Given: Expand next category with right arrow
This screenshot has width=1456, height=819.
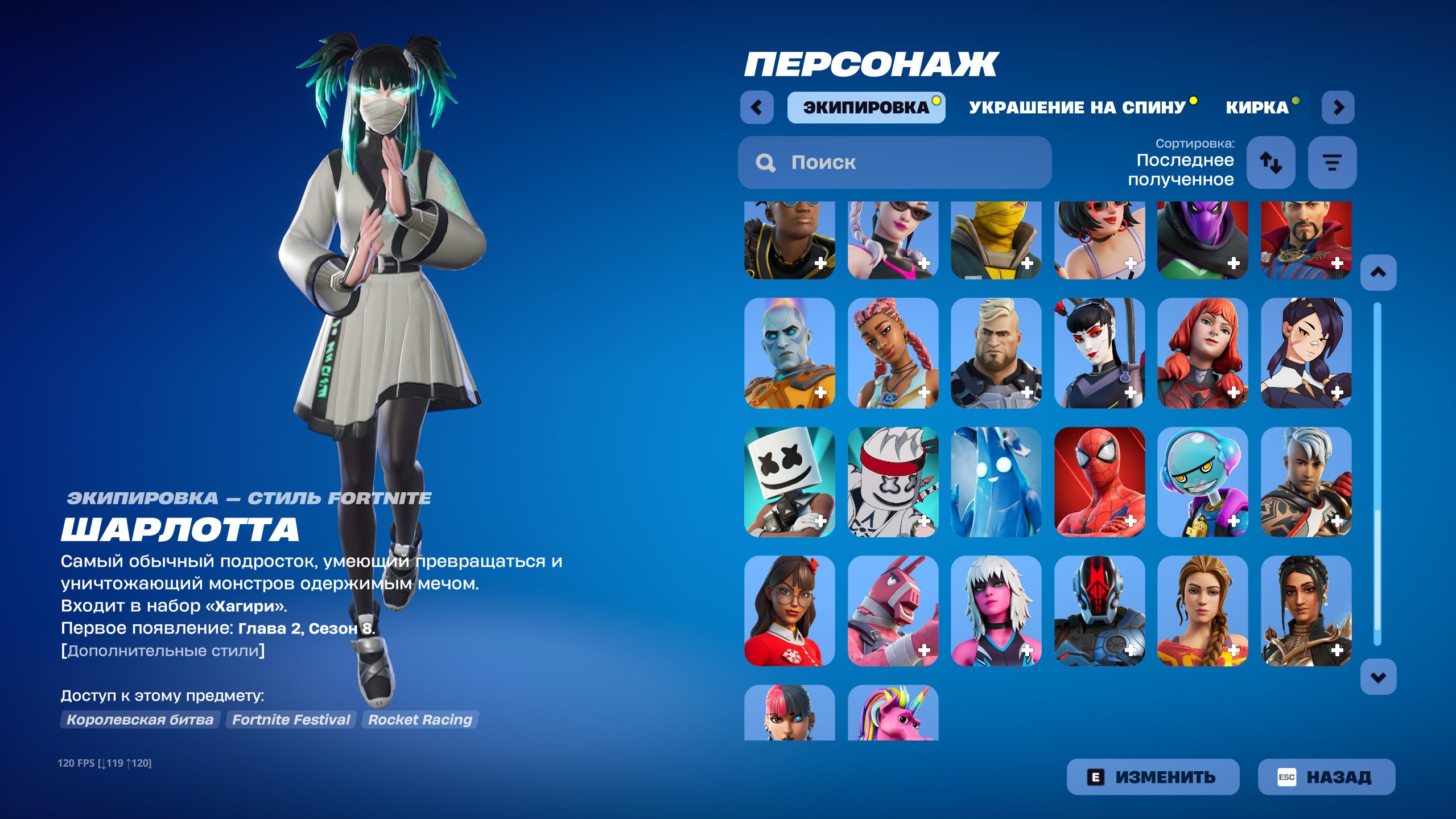Looking at the screenshot, I should 1338,107.
